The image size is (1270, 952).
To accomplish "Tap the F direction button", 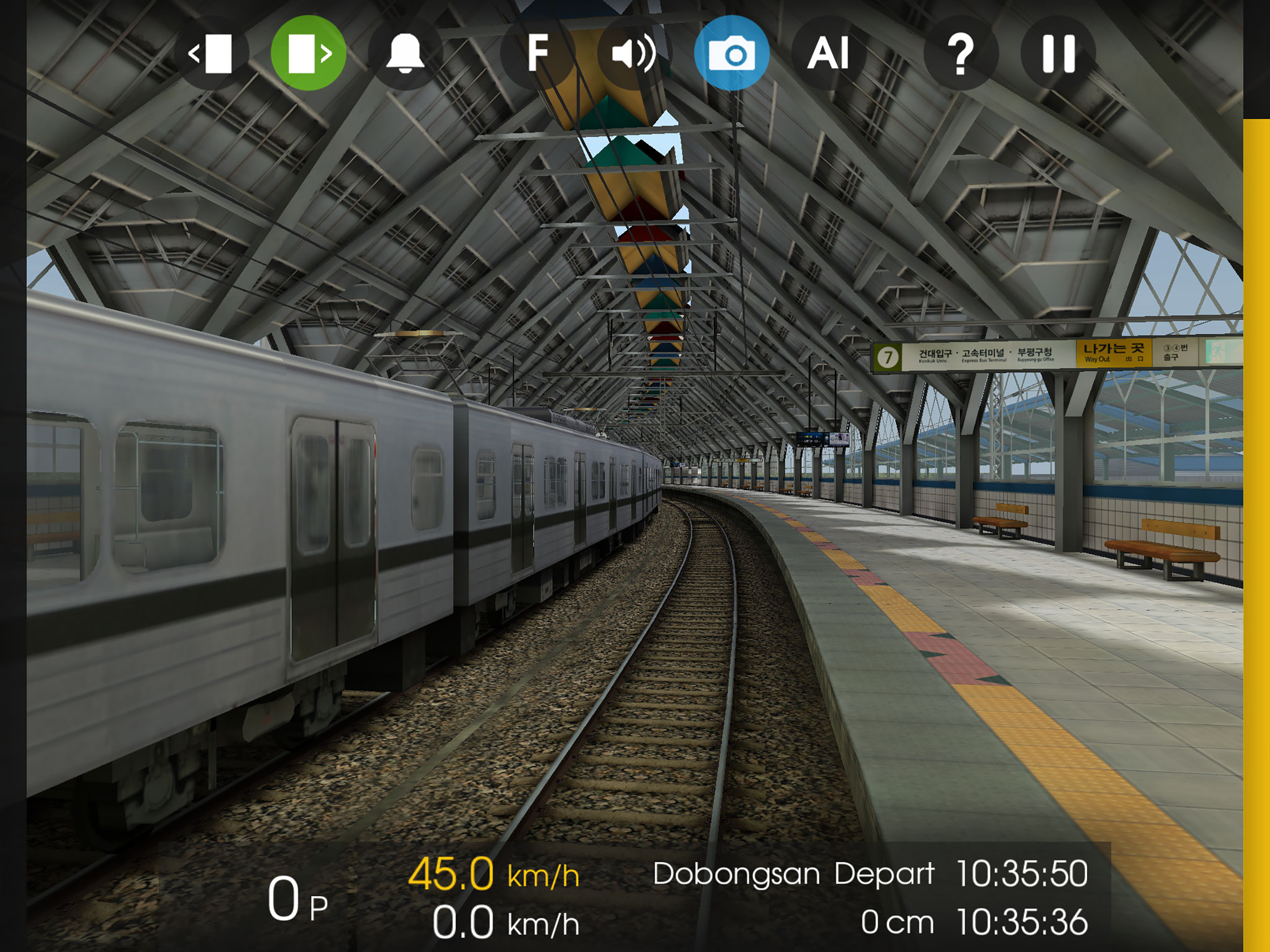I will pyautogui.click(x=538, y=53).
